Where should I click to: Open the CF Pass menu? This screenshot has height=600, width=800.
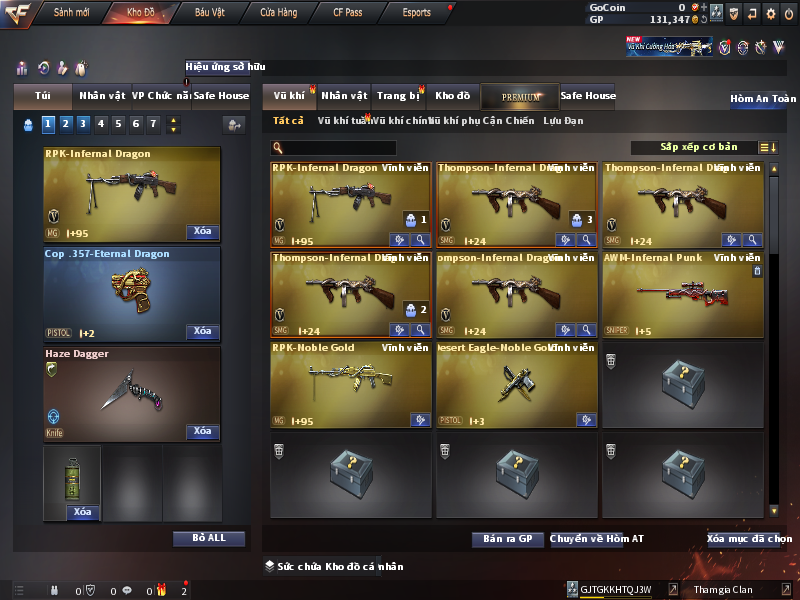[x=347, y=13]
